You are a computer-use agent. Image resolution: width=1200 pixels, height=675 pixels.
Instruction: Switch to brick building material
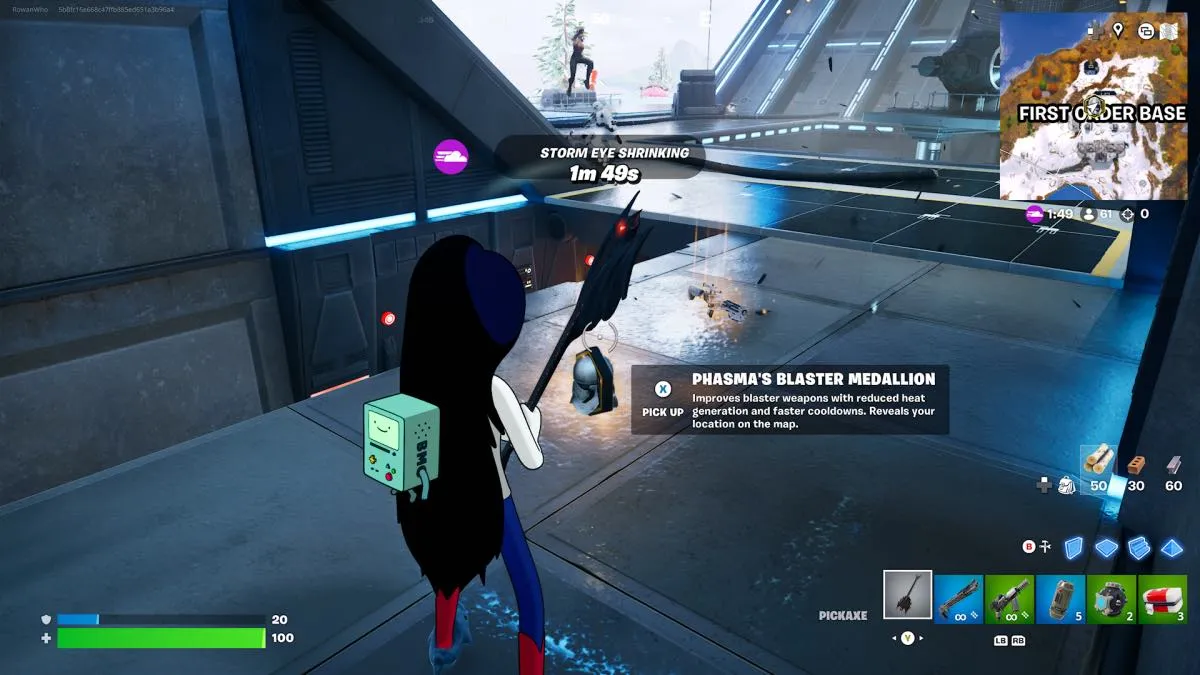point(1135,465)
